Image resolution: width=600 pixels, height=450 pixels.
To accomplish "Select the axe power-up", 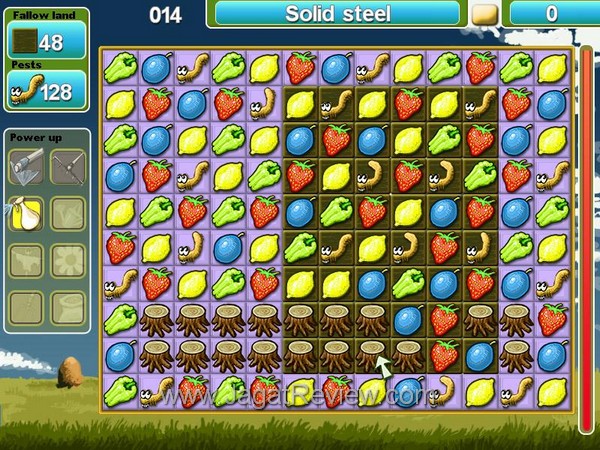I will (27, 166).
